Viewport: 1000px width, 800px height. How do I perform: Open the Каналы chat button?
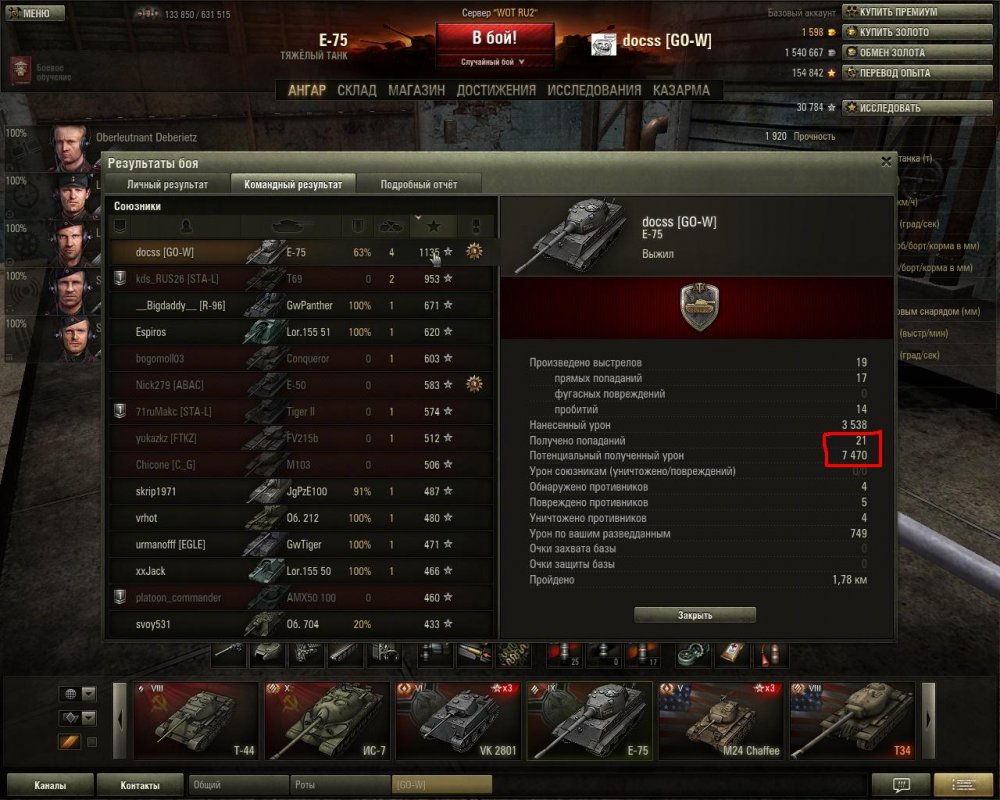[50, 785]
